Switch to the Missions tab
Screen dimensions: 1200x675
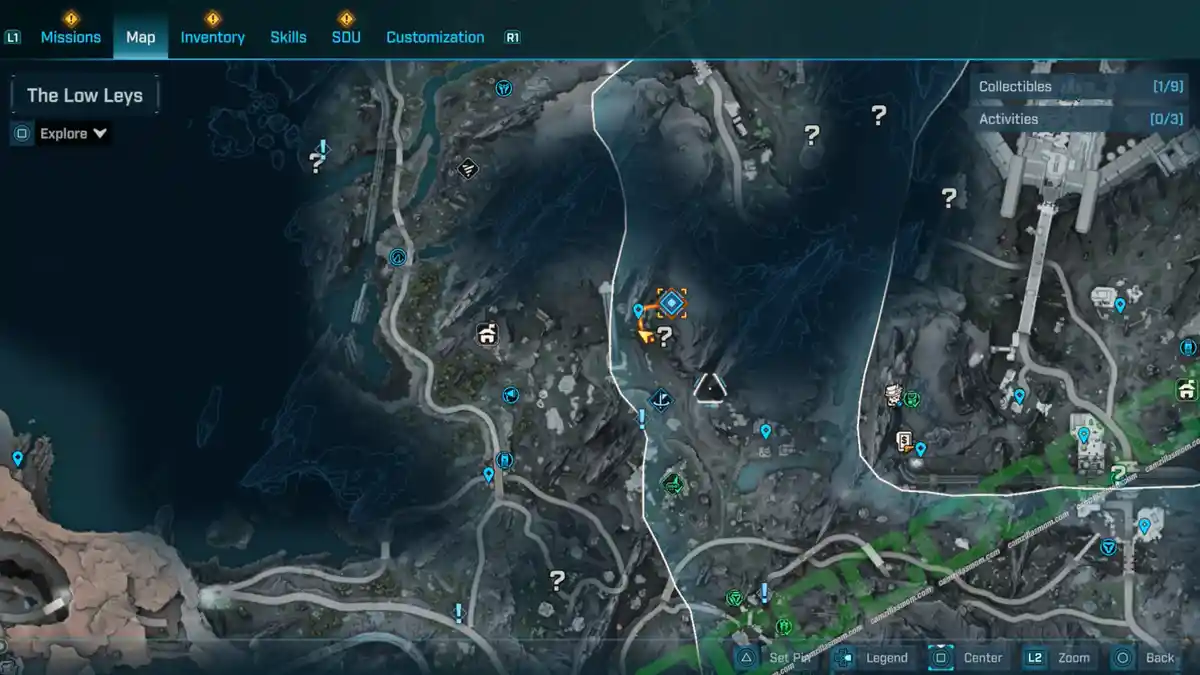(x=70, y=37)
